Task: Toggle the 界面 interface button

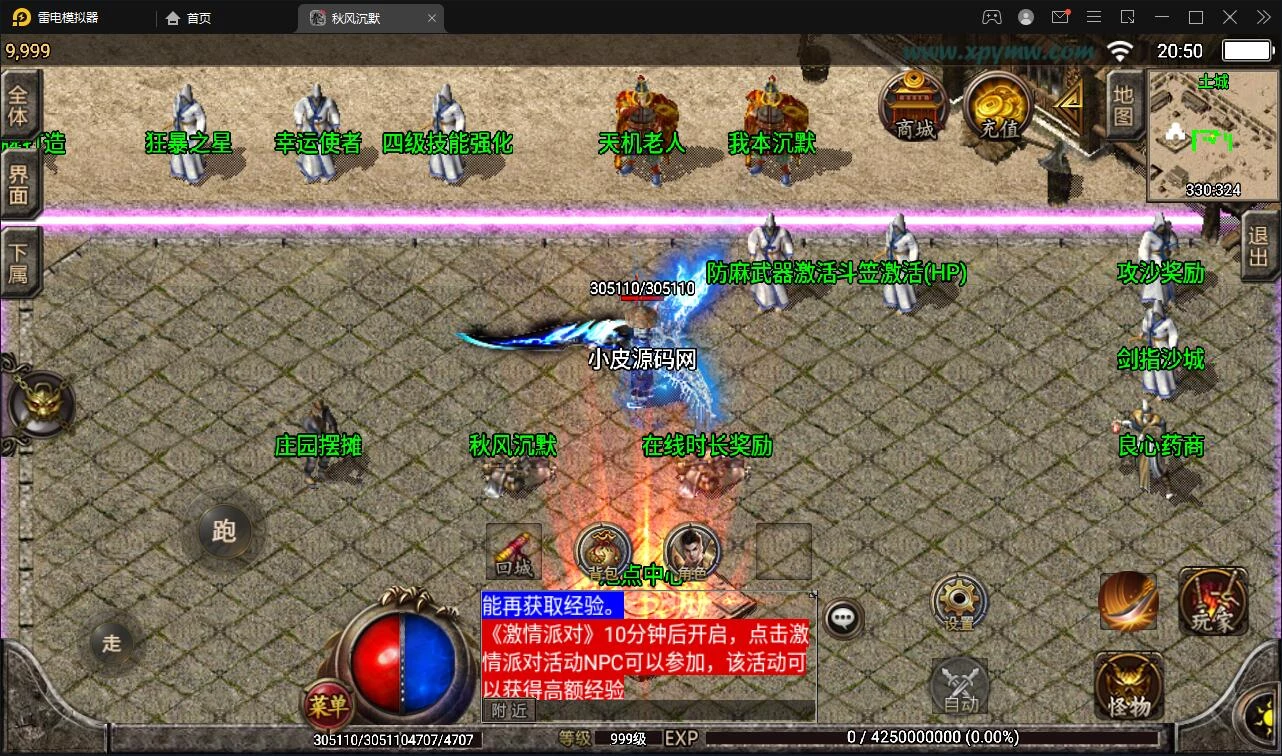Action: coord(19,183)
